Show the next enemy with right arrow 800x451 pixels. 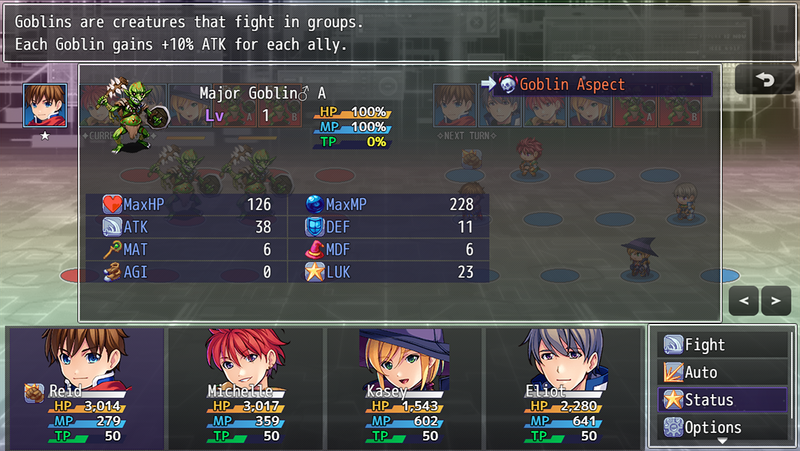tap(775, 299)
